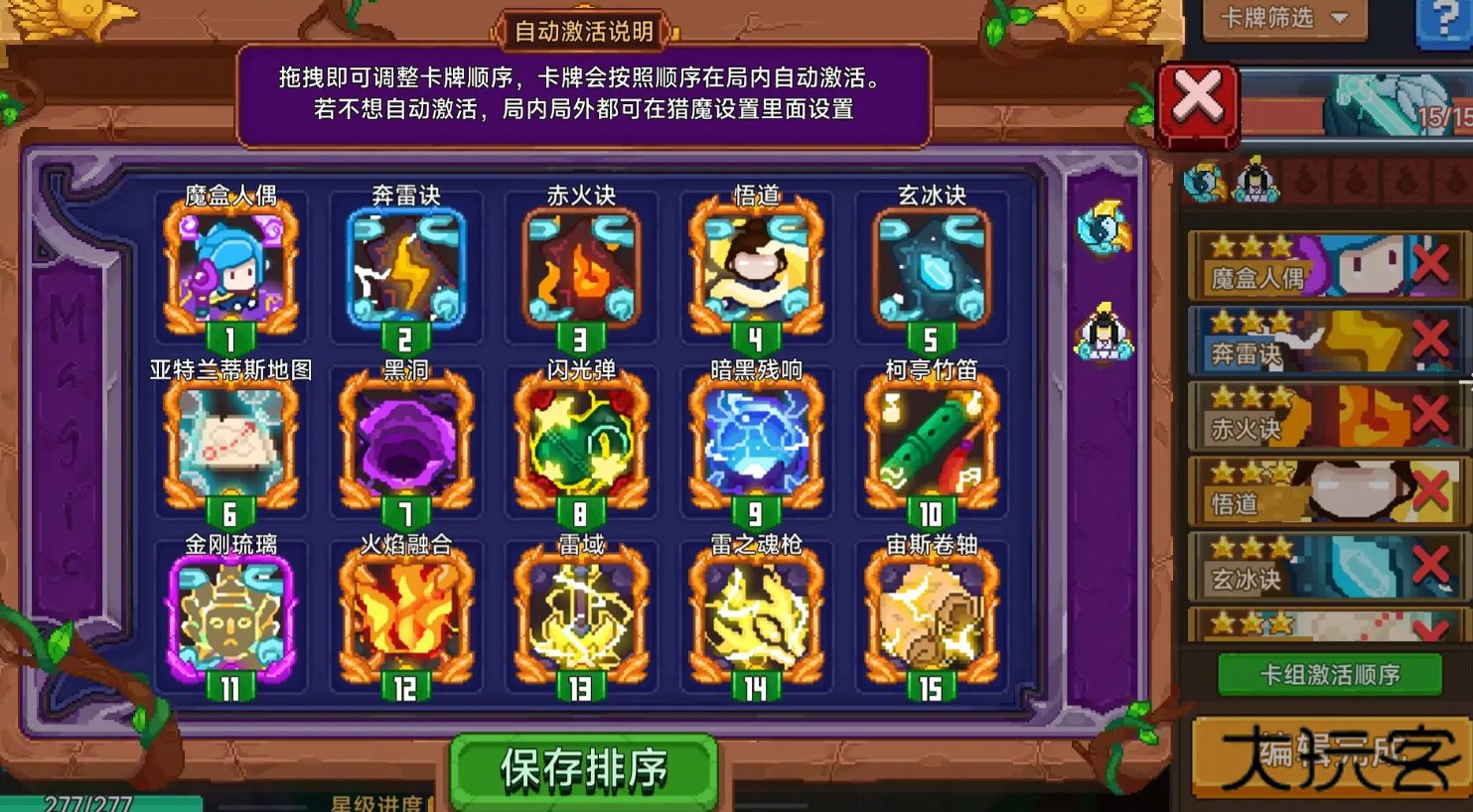Select the yin-yang orb icon beside the card grid
Image resolution: width=1473 pixels, height=812 pixels.
click(1105, 226)
